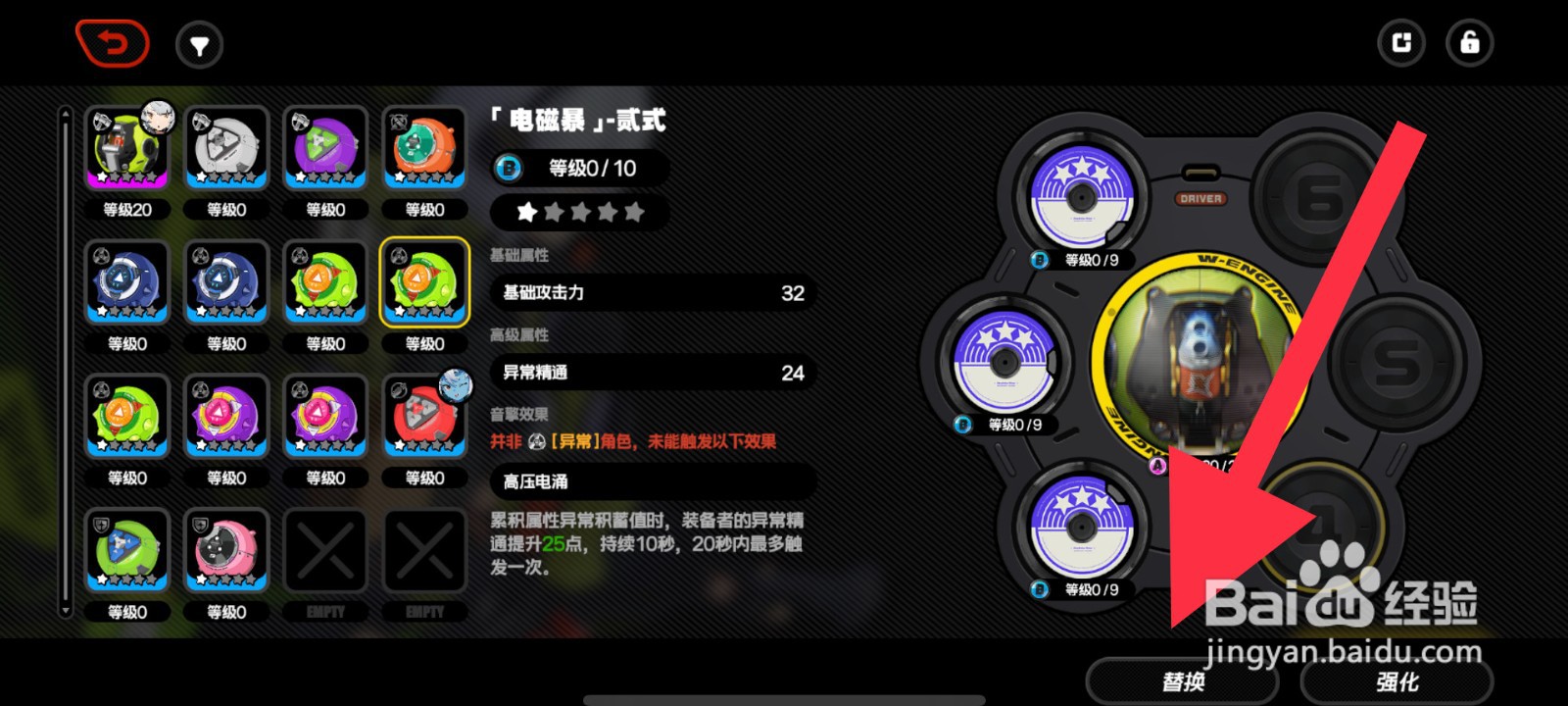Return using the red back arrow icon
Viewport: 1568px width, 706px height.
click(x=113, y=43)
